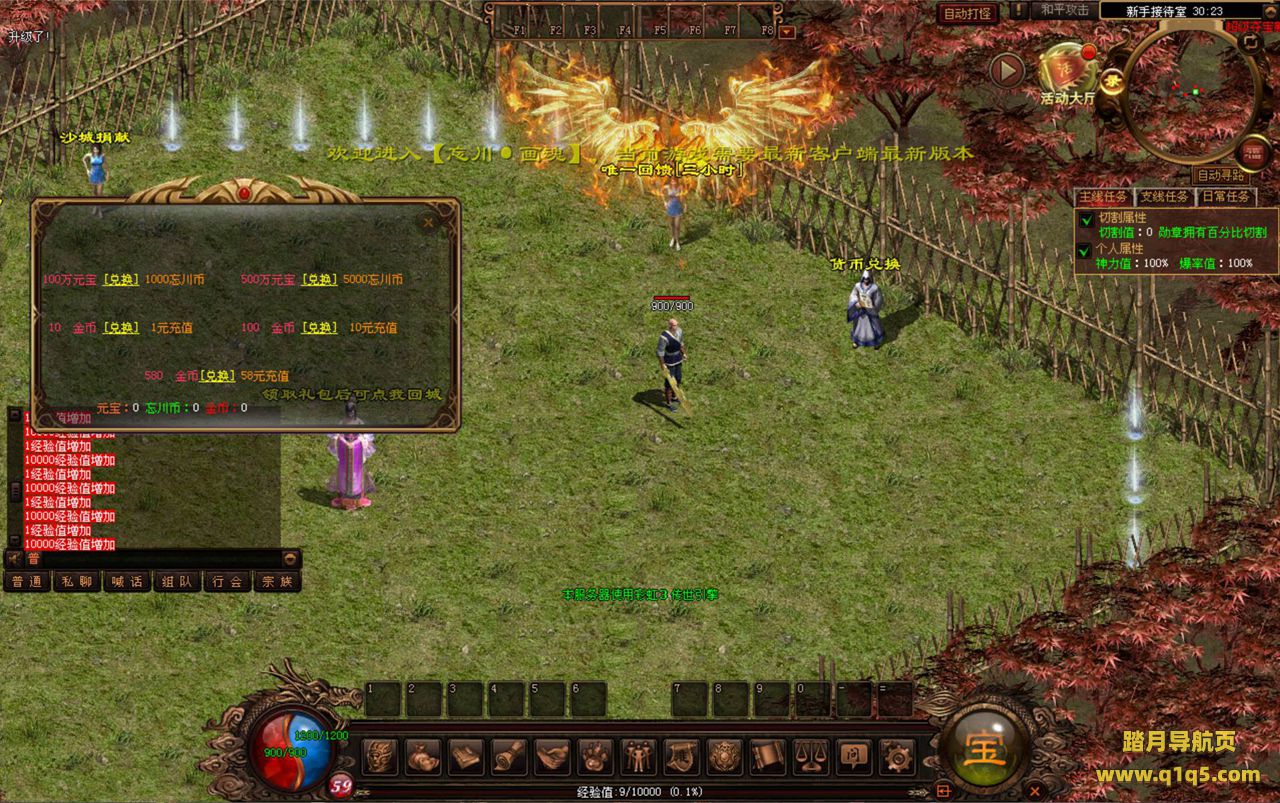Open the handshake icon in bottom bar

(x=552, y=756)
